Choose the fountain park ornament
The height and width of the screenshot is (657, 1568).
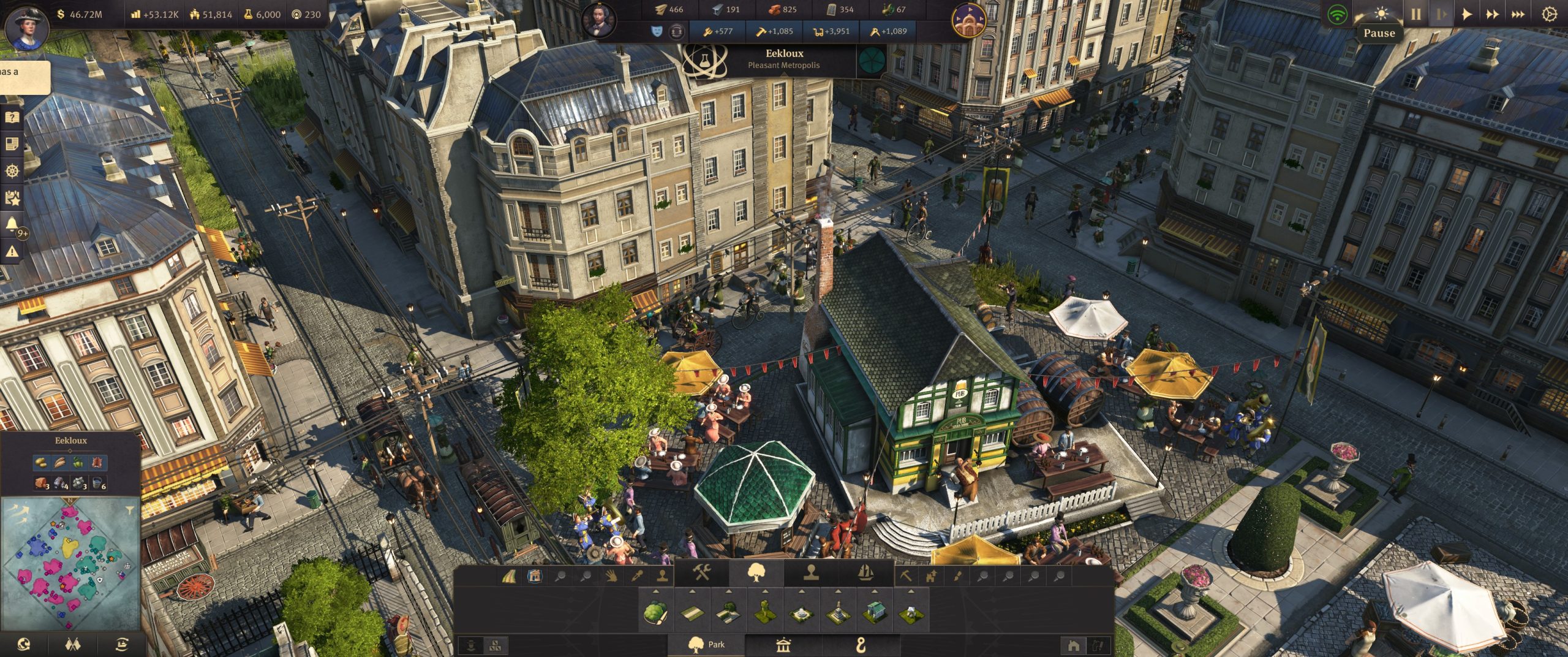(x=802, y=612)
